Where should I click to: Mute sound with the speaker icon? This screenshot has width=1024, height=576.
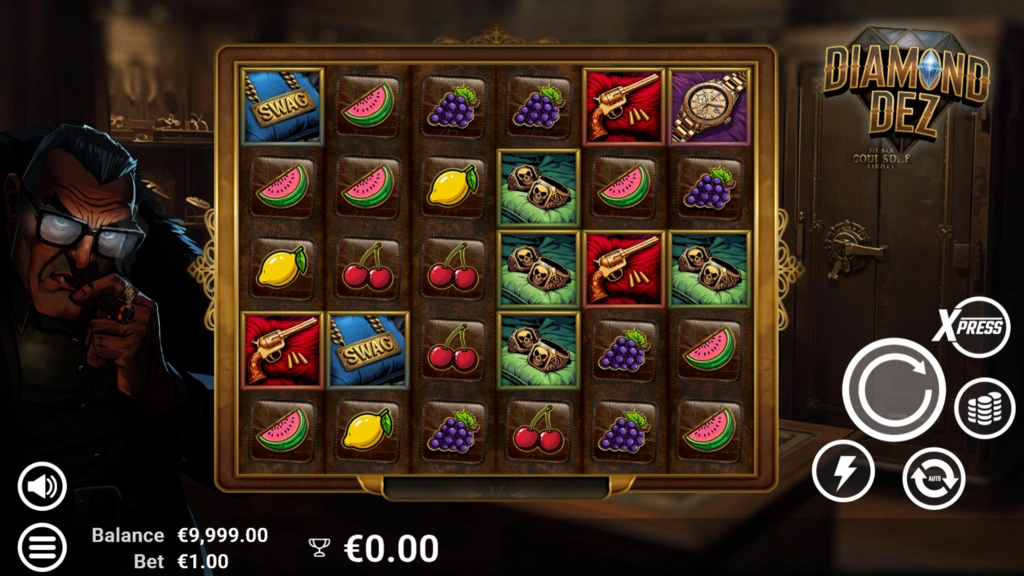42,487
